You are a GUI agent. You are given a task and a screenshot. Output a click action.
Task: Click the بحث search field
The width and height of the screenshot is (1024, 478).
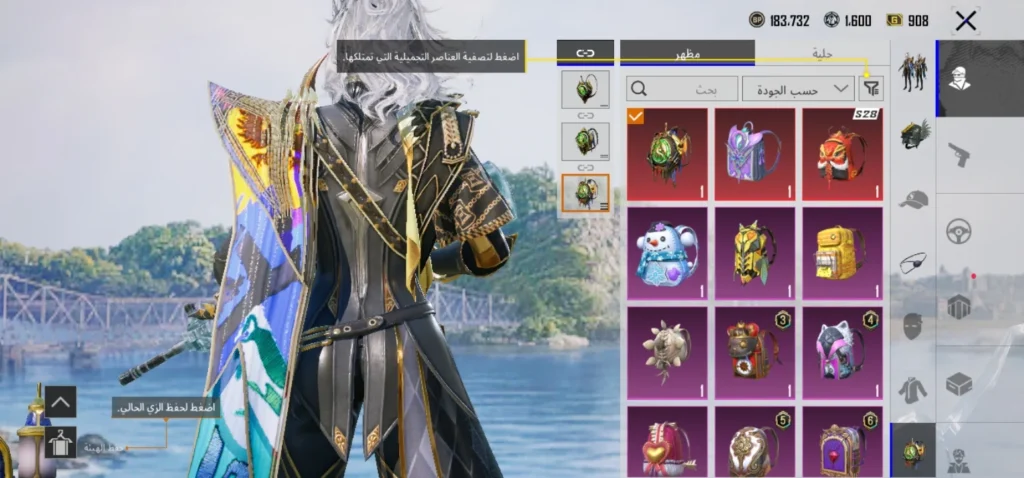683,89
